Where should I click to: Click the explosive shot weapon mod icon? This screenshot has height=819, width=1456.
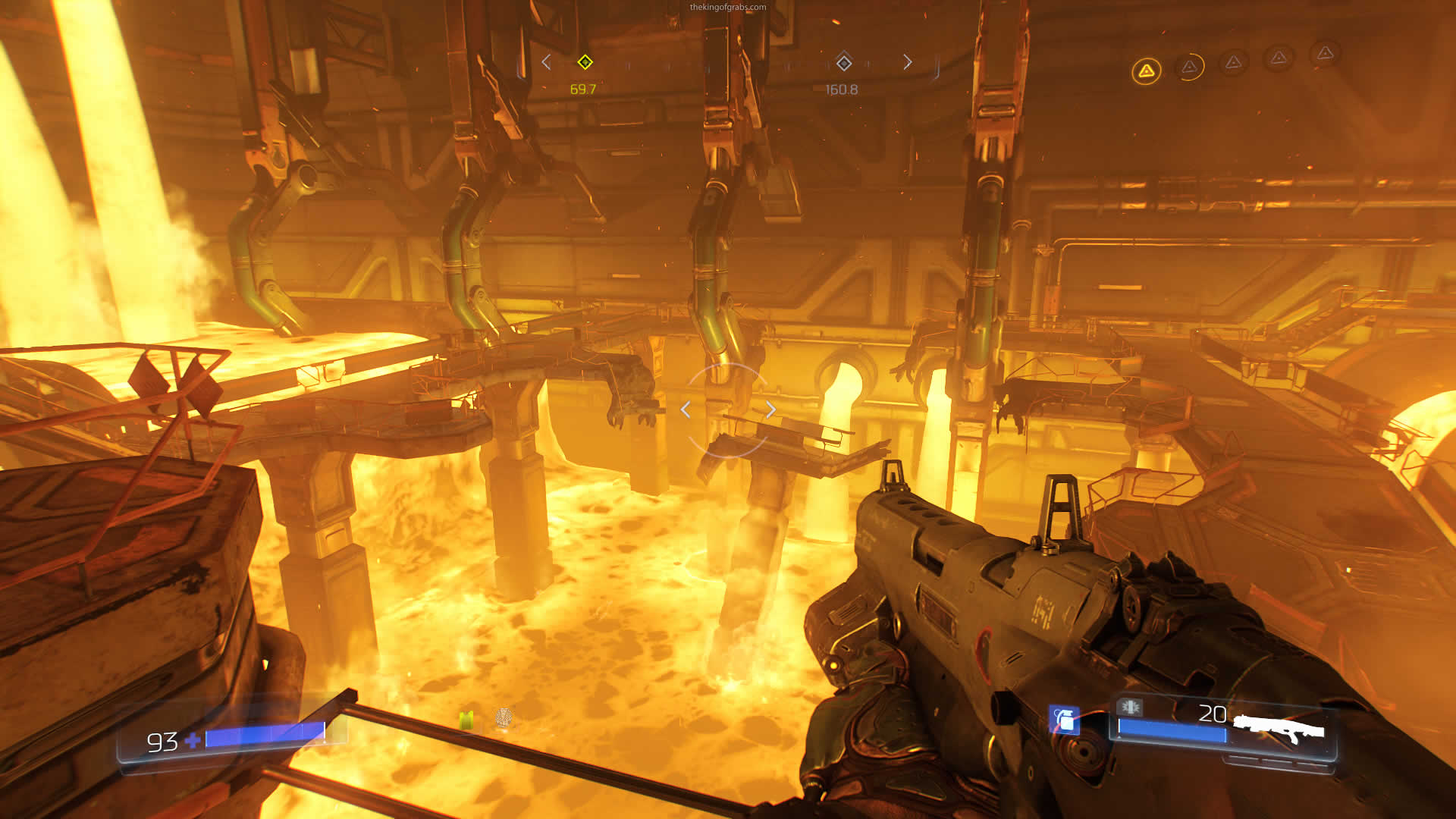pyautogui.click(x=1130, y=707)
